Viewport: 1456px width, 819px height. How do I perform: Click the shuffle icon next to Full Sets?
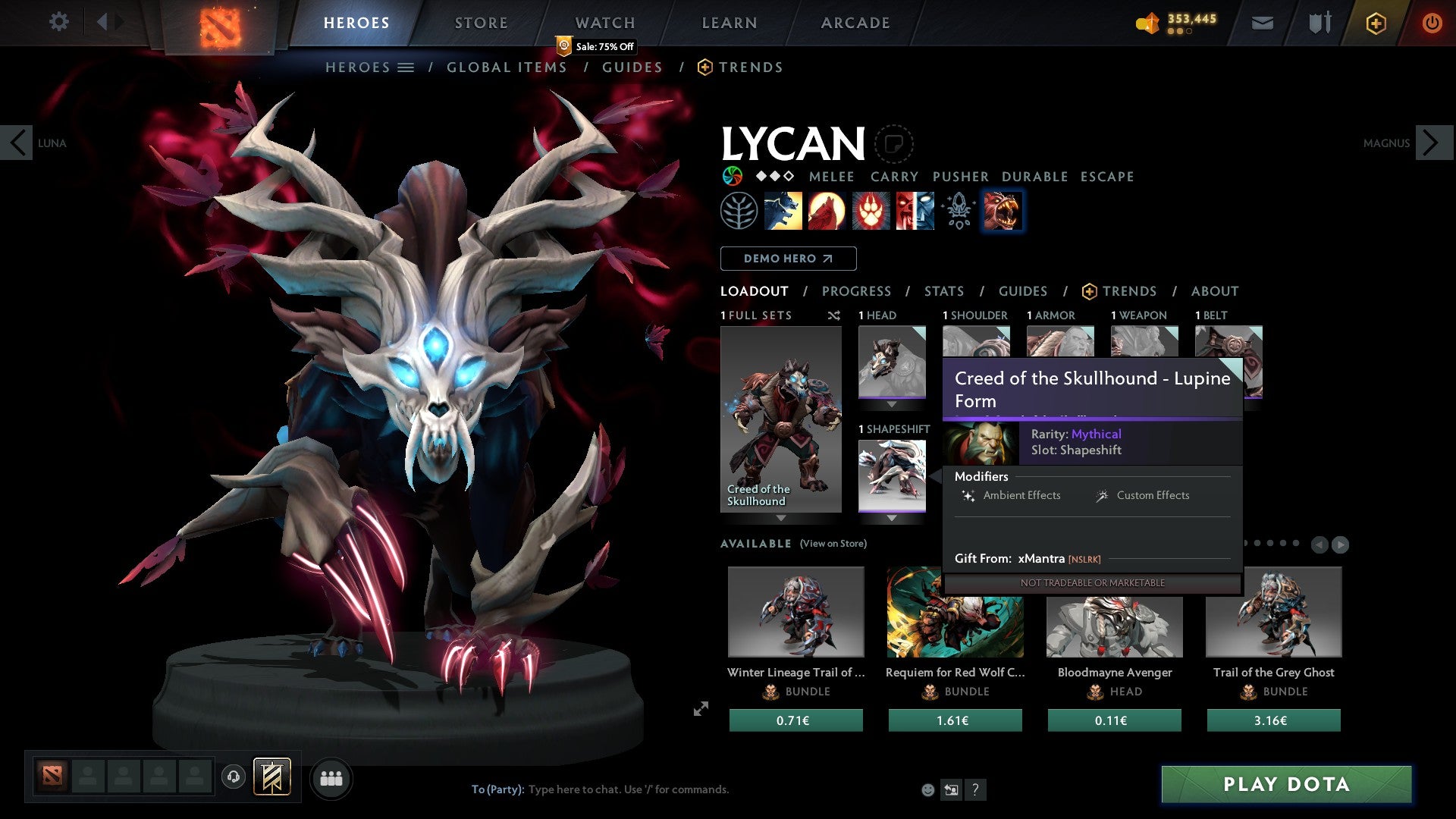834,315
